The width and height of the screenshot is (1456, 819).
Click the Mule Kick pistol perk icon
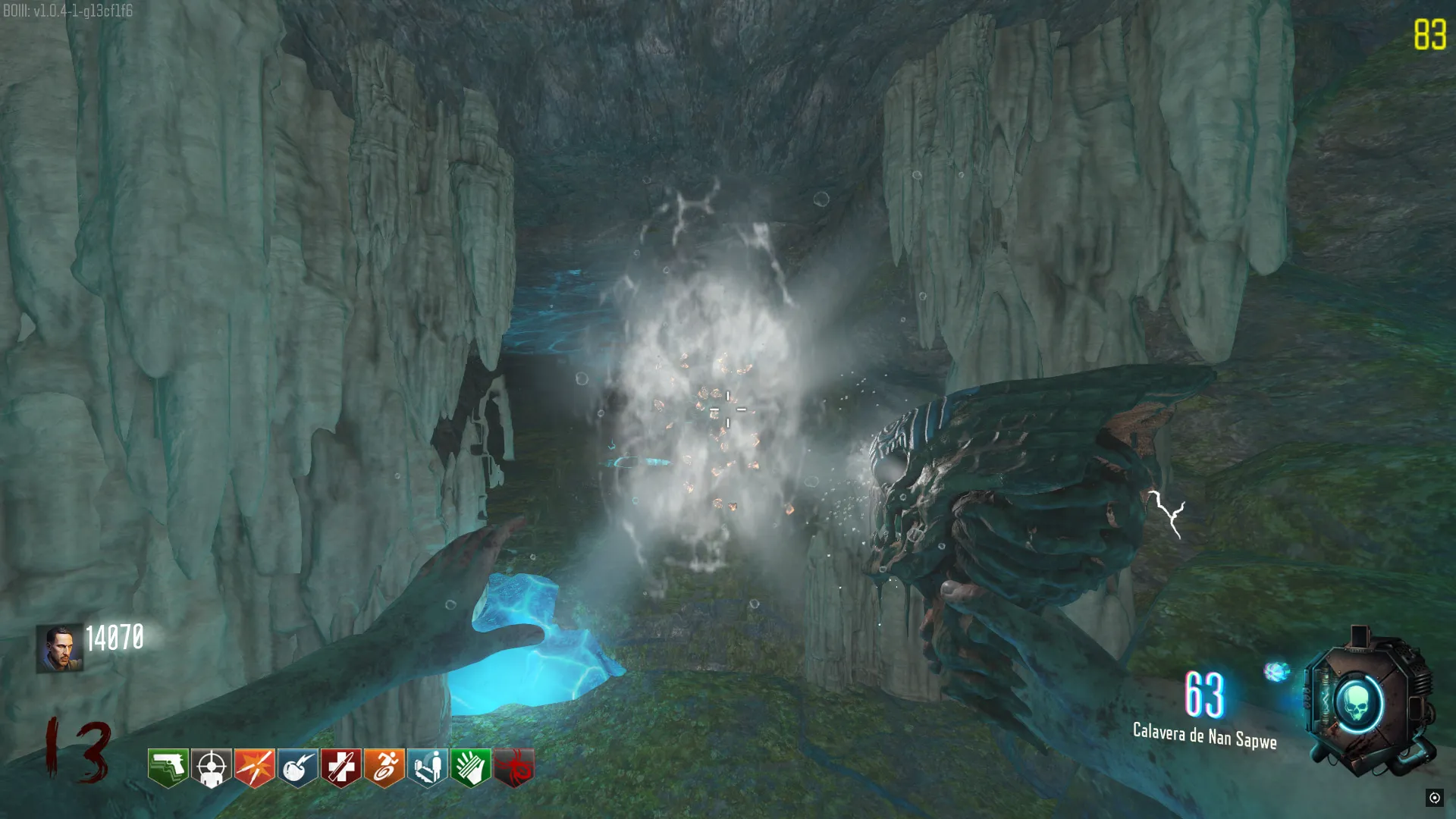tap(168, 767)
